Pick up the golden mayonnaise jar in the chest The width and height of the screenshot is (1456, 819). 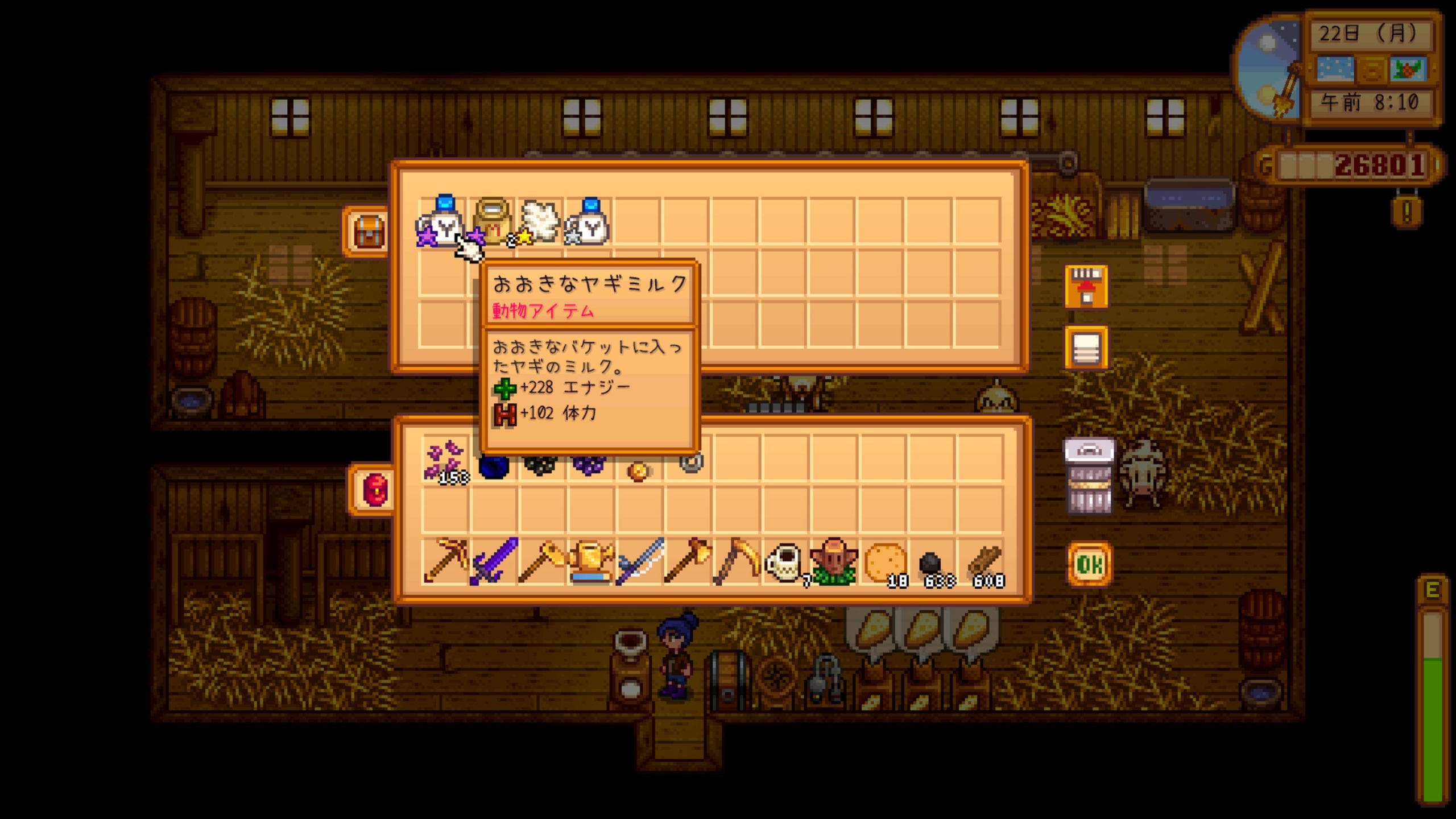click(x=491, y=221)
